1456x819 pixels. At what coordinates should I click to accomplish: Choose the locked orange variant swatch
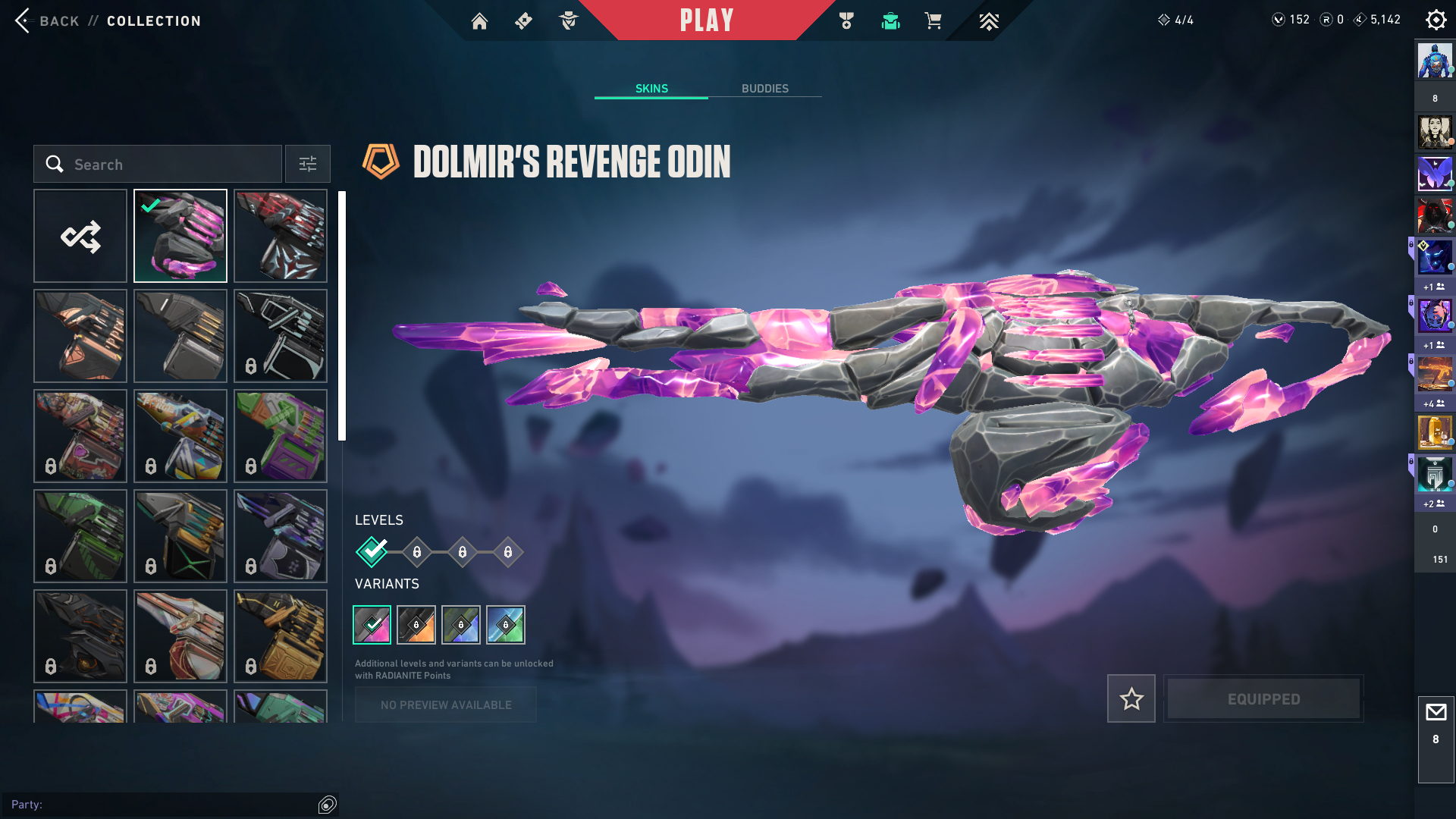[x=416, y=625]
